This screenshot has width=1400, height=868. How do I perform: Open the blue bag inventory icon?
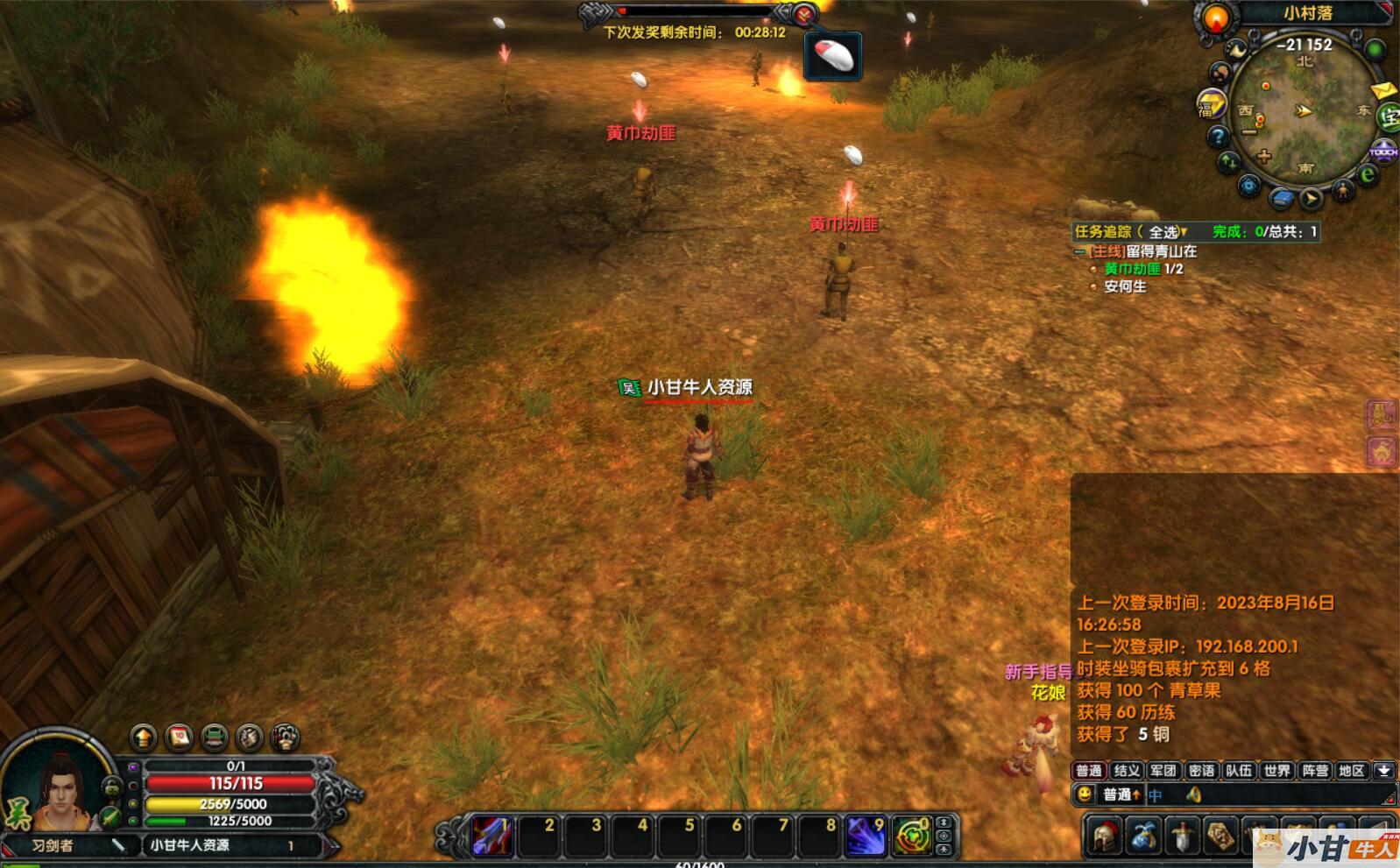pos(1142,835)
